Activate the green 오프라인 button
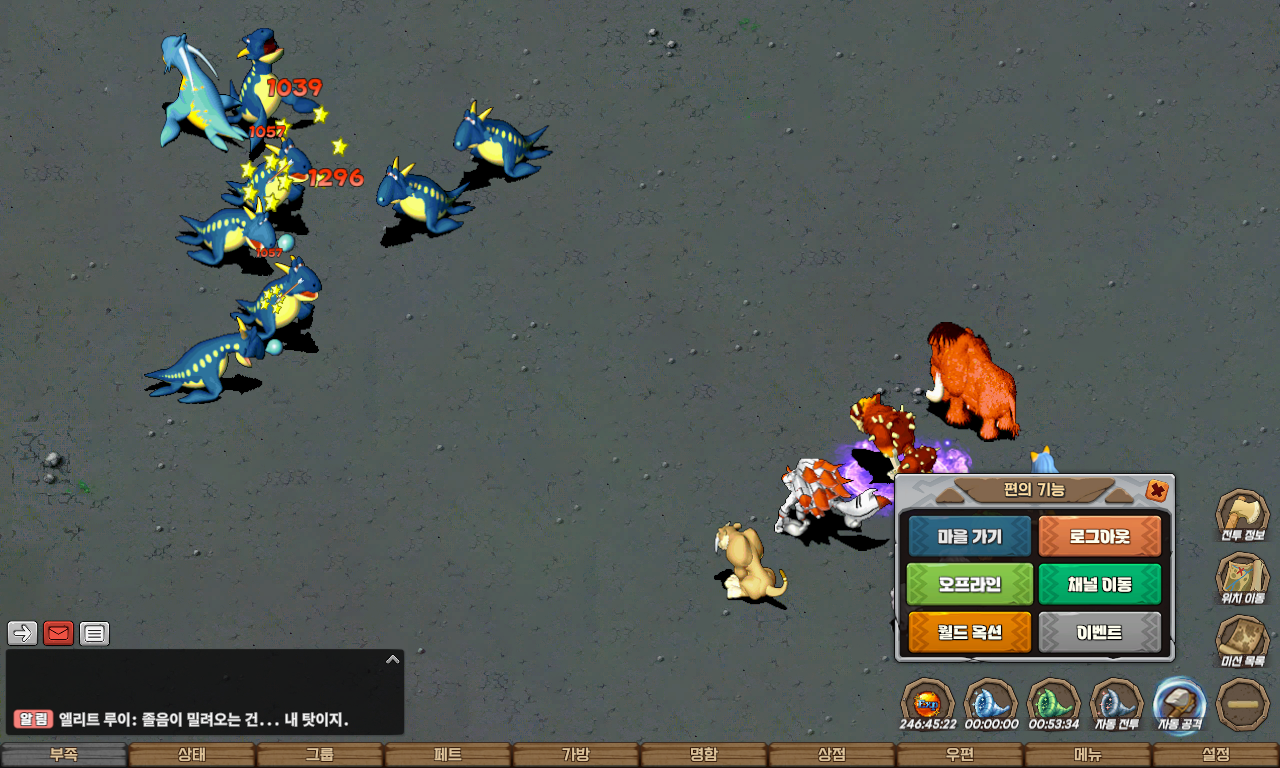 [x=969, y=584]
